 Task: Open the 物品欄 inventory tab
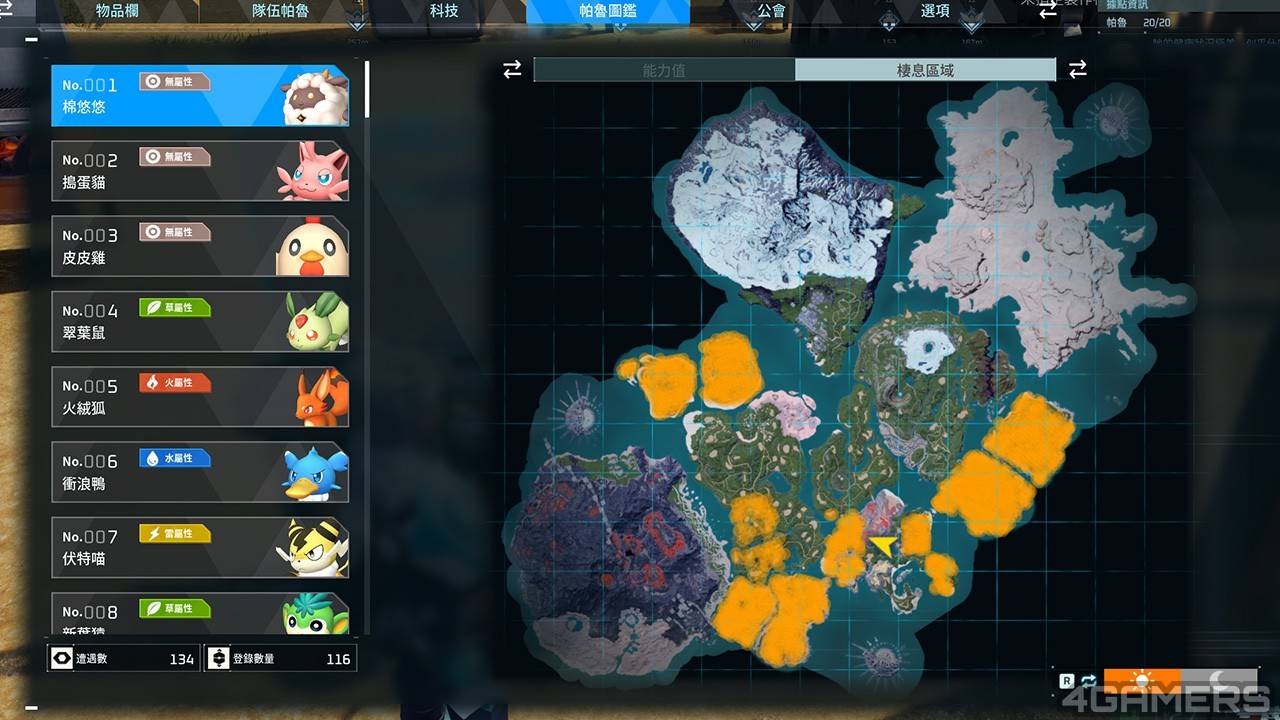tap(116, 11)
